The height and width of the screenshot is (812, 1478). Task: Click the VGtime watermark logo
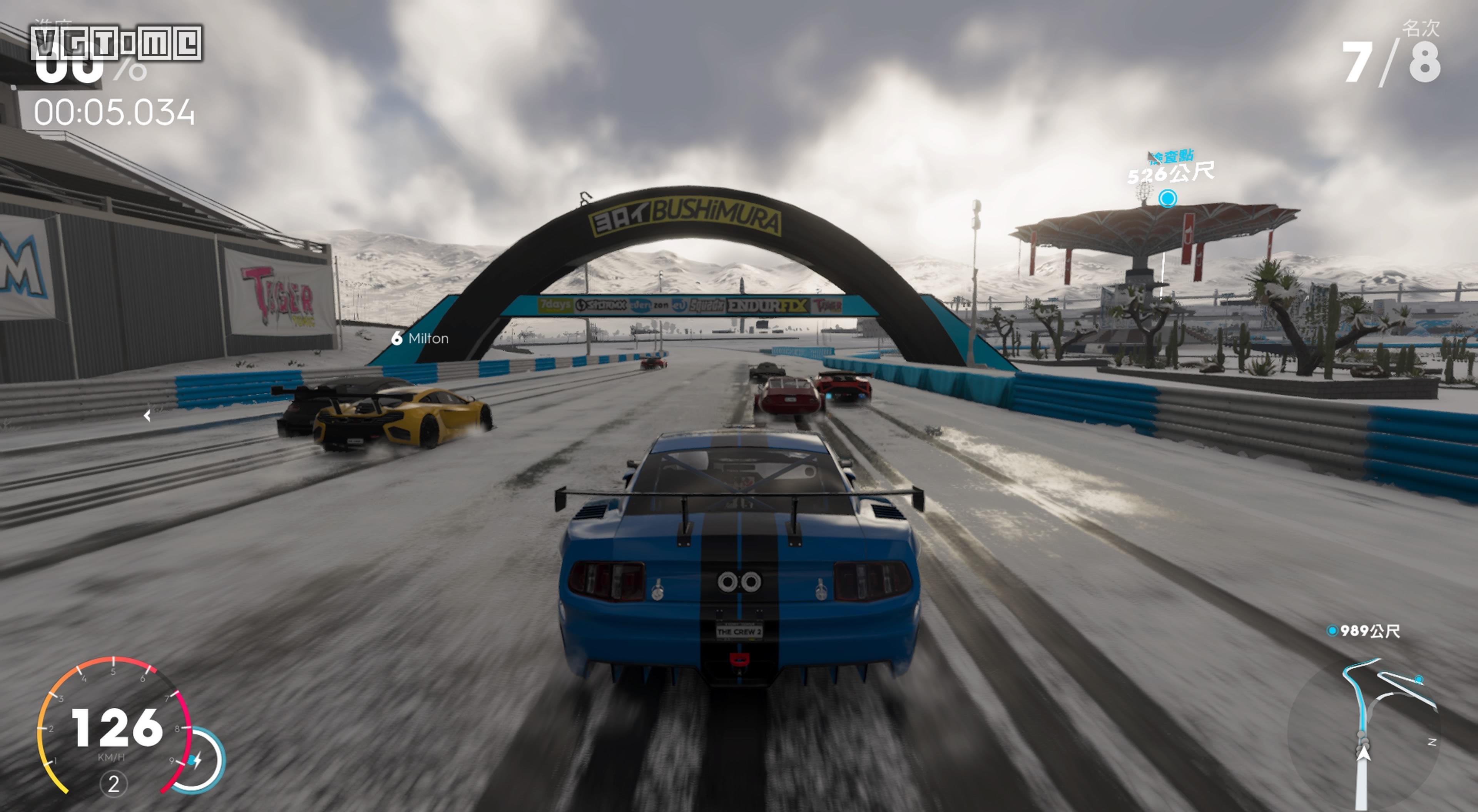117,43
